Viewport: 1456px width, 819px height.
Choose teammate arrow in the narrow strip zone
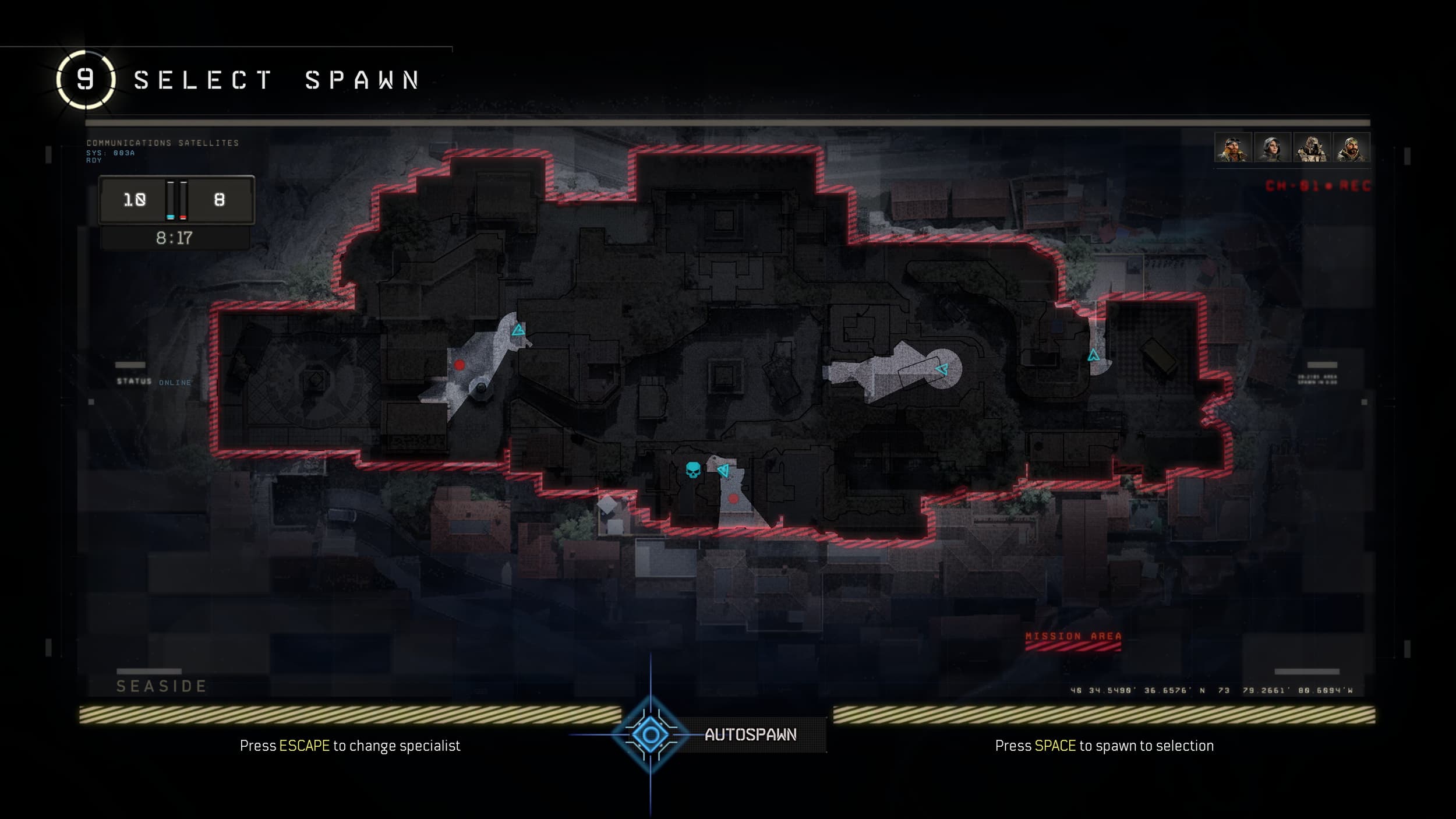(1093, 355)
